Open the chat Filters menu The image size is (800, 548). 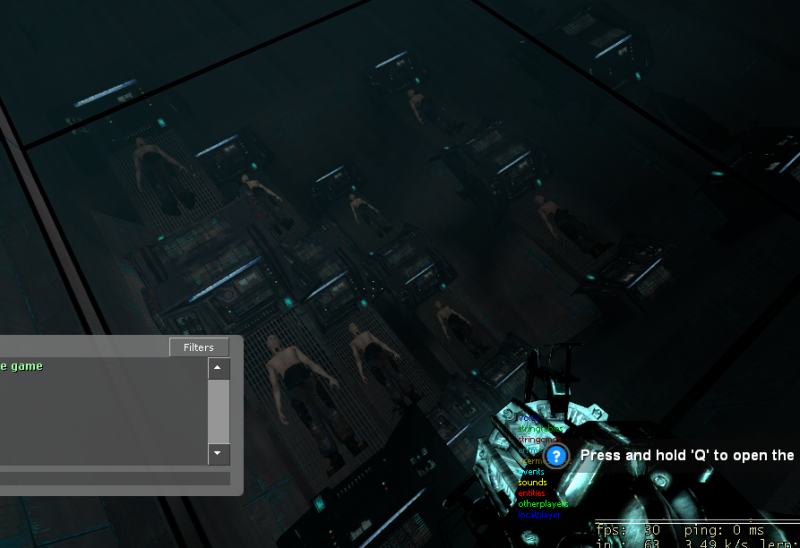(x=198, y=347)
